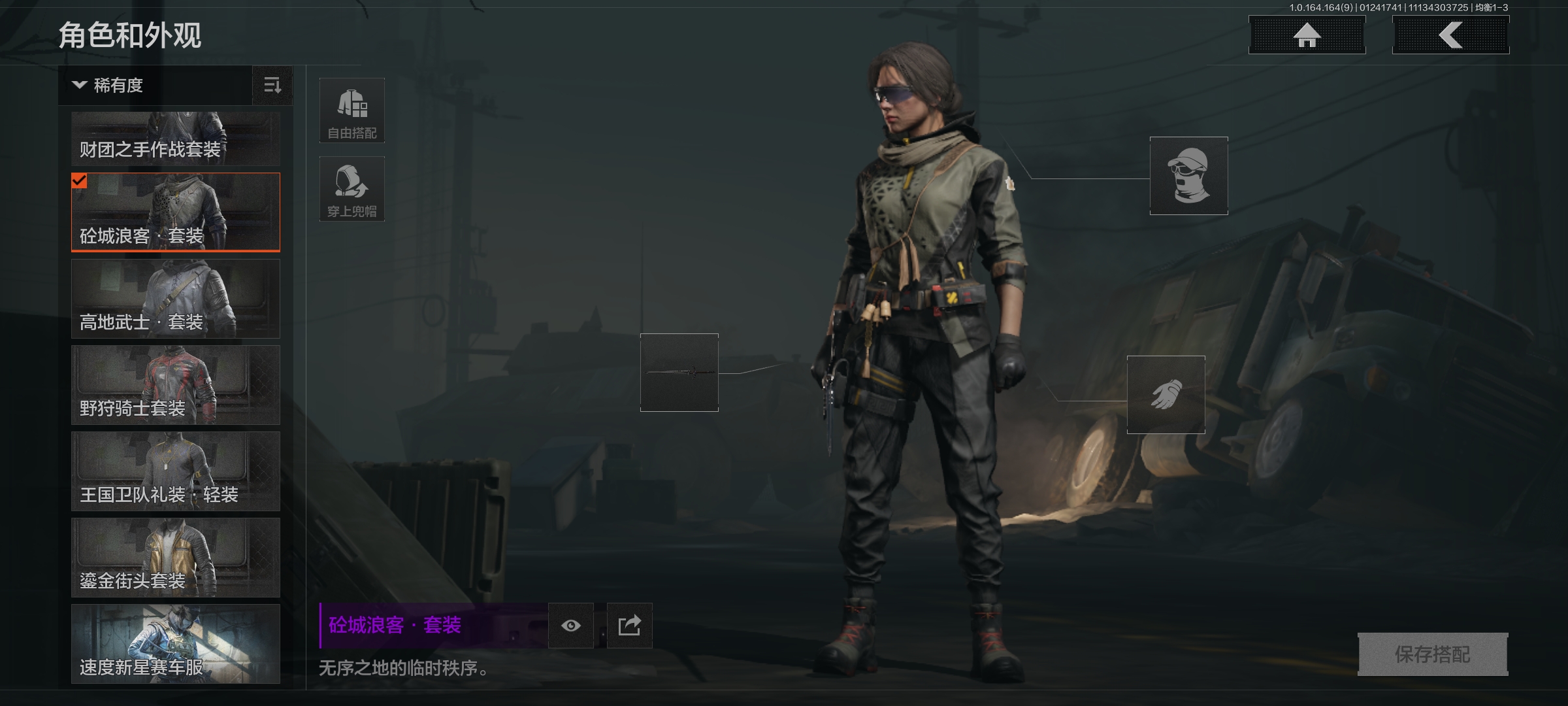Open the gloves equipment slot
The height and width of the screenshot is (706, 1568).
(1166, 395)
